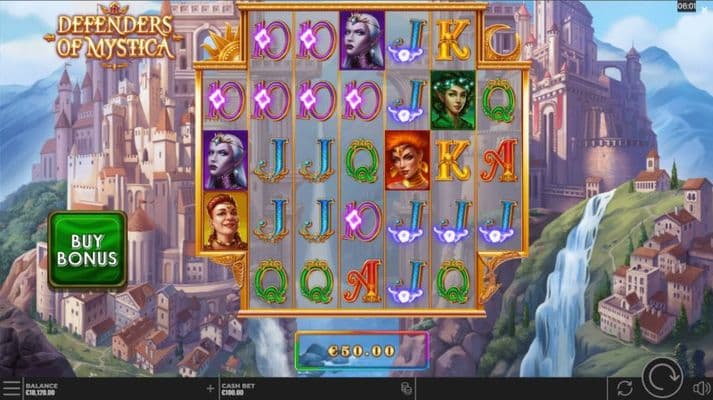
Task: Click the plus icon beside the balance
Action: (210, 387)
